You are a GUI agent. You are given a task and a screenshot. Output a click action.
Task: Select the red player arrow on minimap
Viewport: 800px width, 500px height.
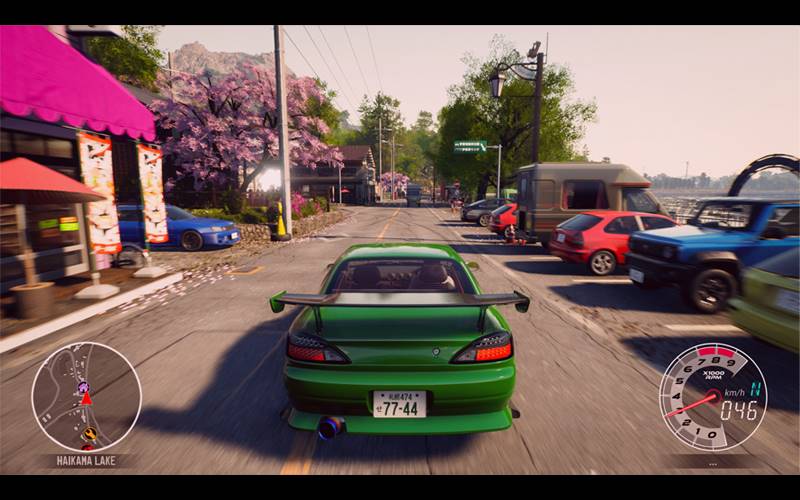point(86,398)
